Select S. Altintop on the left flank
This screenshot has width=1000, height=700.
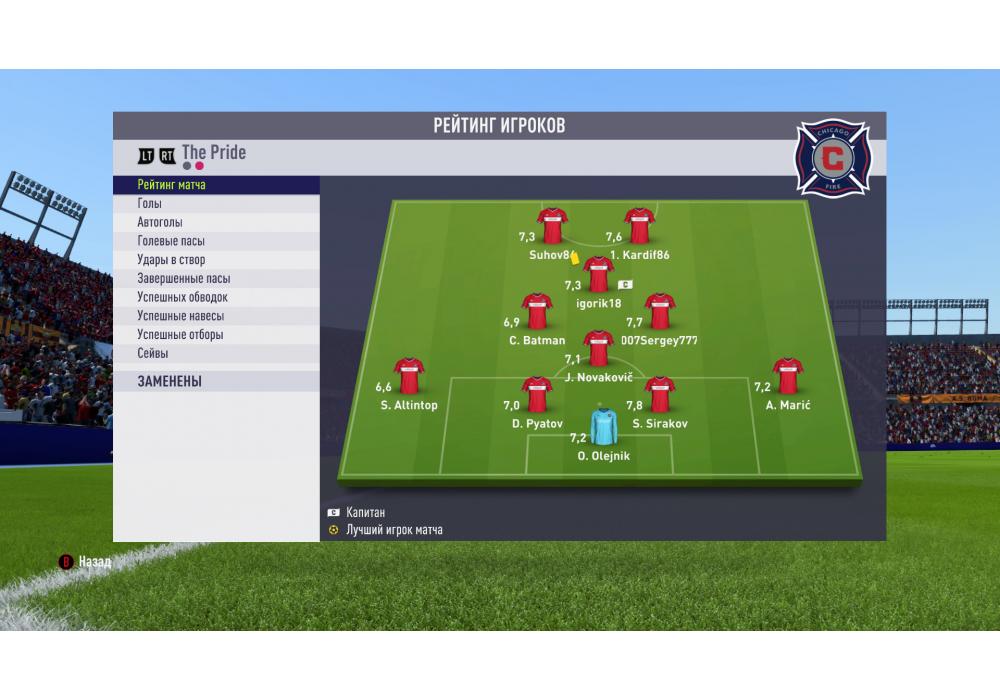(x=409, y=376)
